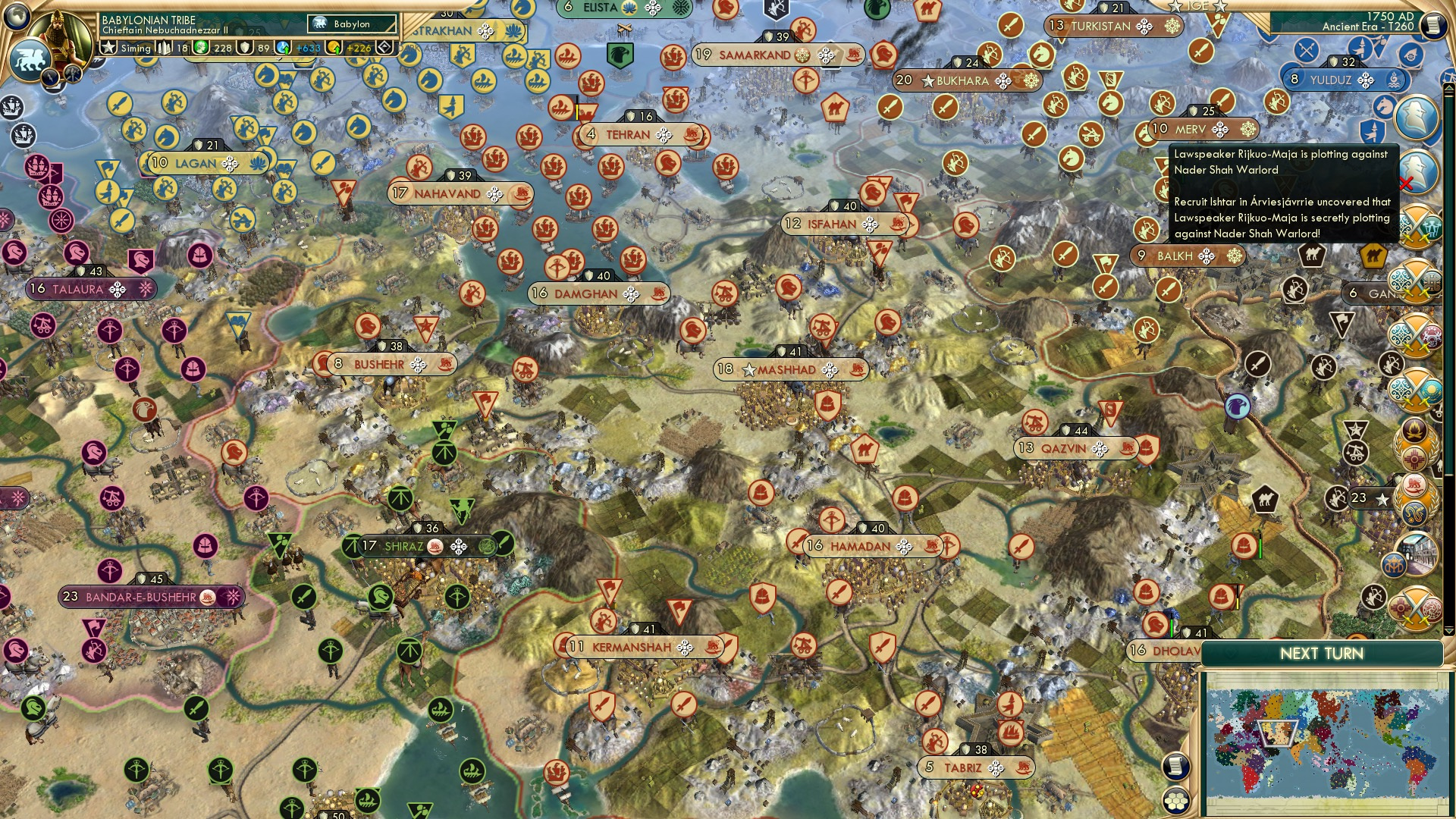Screen dimensions: 1456x819
Task: Click the up arrow atop the right-edge notification scrollbar
Action: click(1448, 89)
